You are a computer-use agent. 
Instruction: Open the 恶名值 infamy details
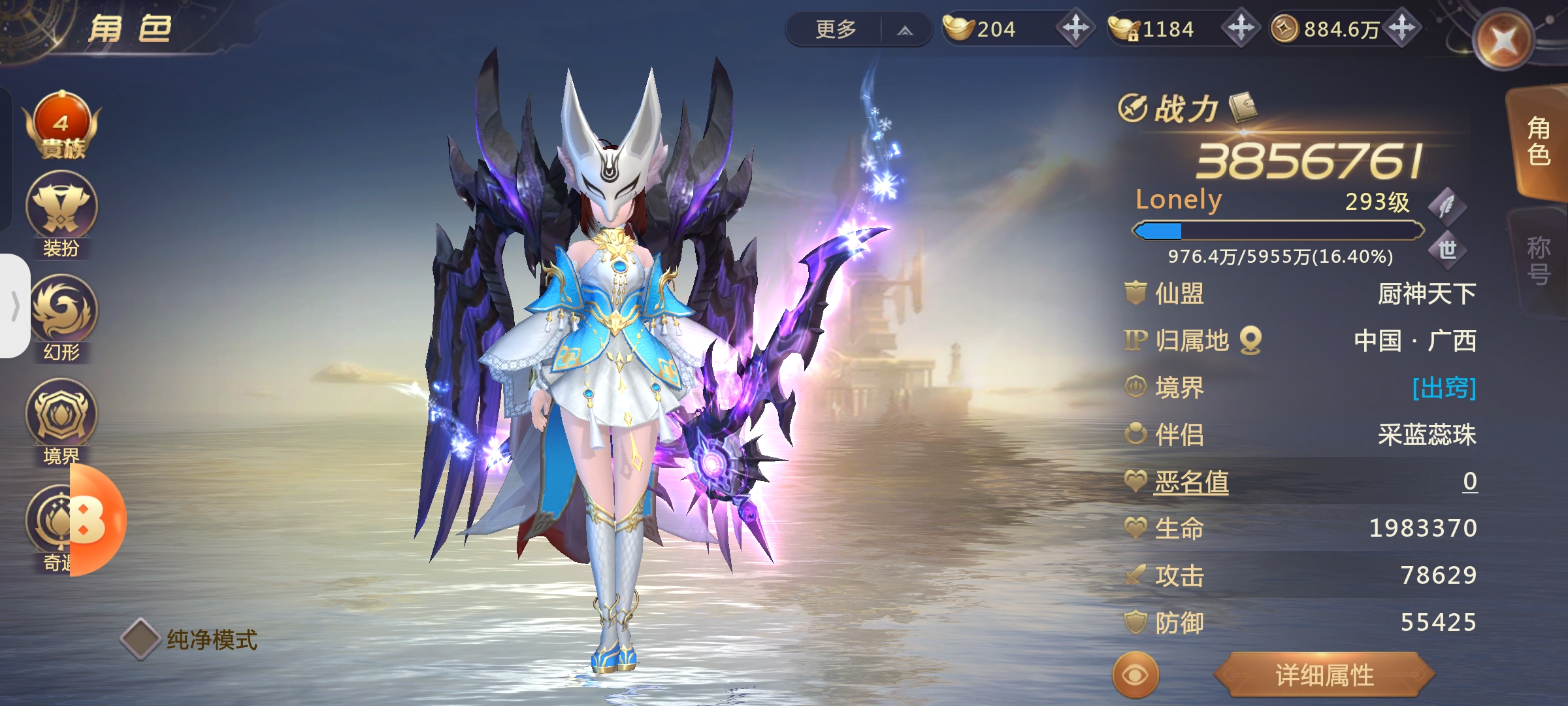pos(1191,482)
